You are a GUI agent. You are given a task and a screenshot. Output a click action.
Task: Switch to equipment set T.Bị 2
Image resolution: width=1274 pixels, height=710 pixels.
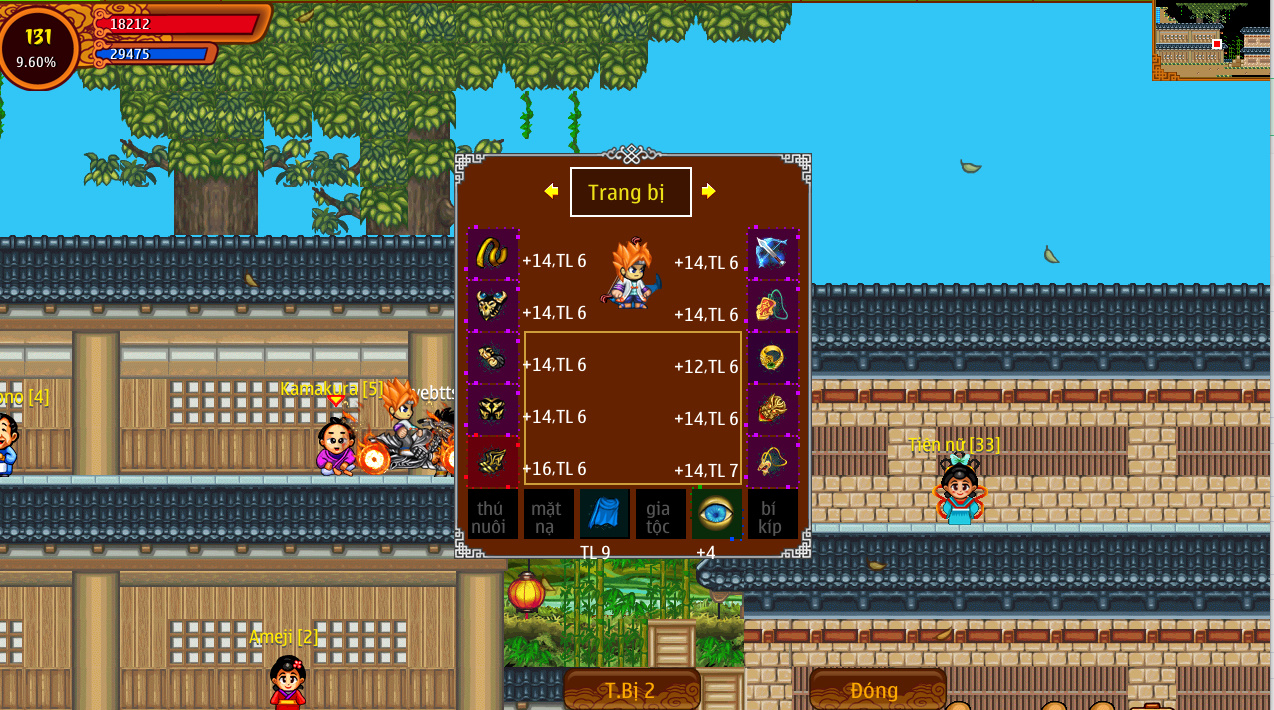631,690
